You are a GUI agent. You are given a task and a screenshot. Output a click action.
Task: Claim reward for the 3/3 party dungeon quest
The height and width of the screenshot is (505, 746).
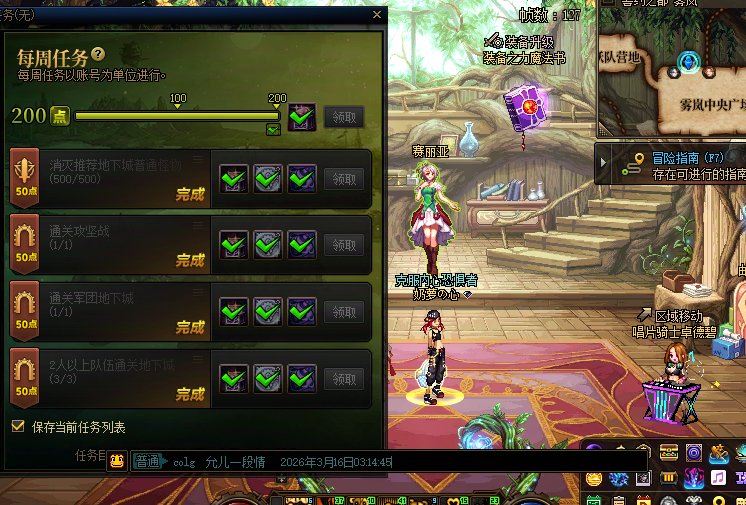pyautogui.click(x=344, y=379)
